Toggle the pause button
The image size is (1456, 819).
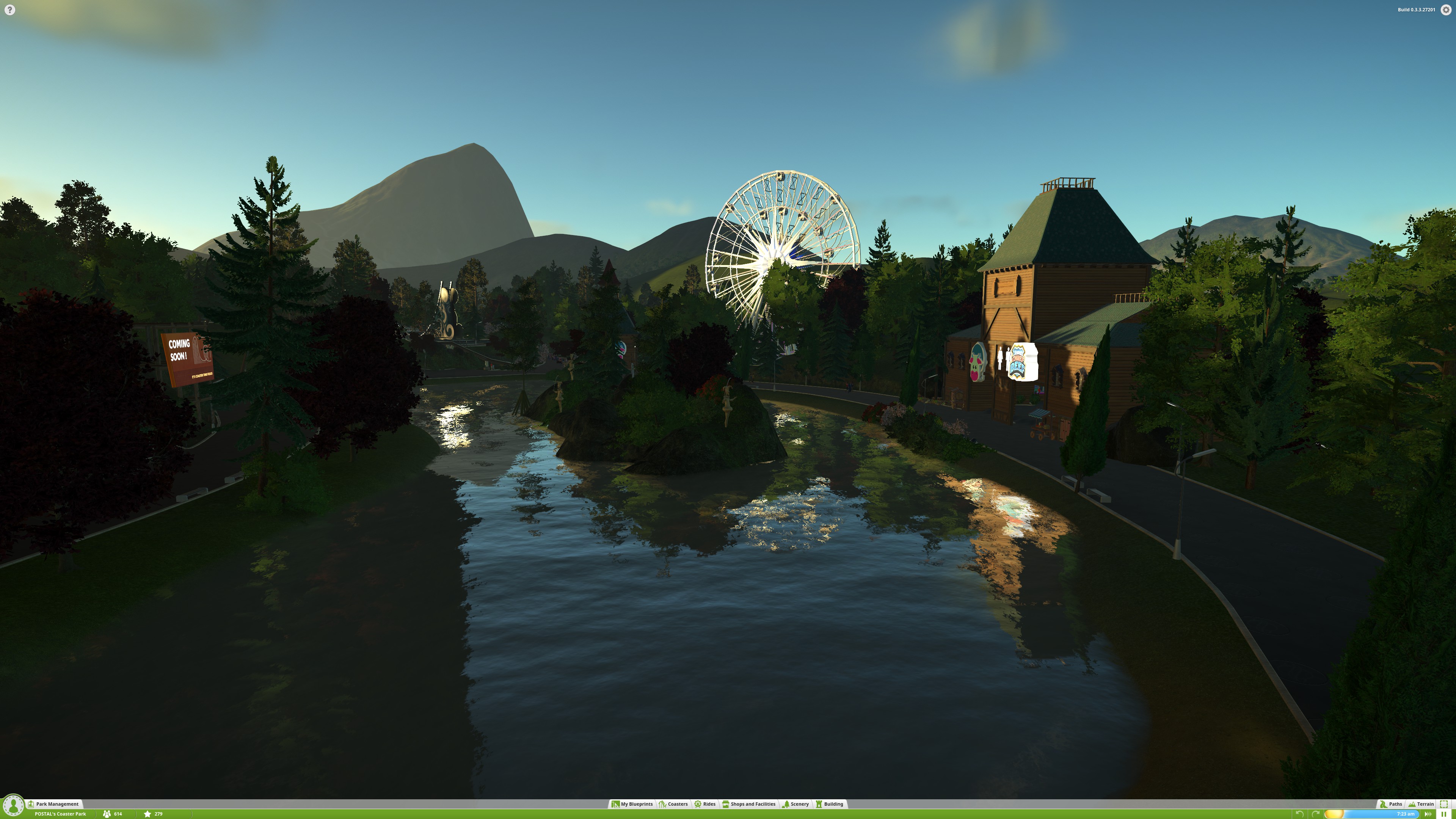(1443, 814)
